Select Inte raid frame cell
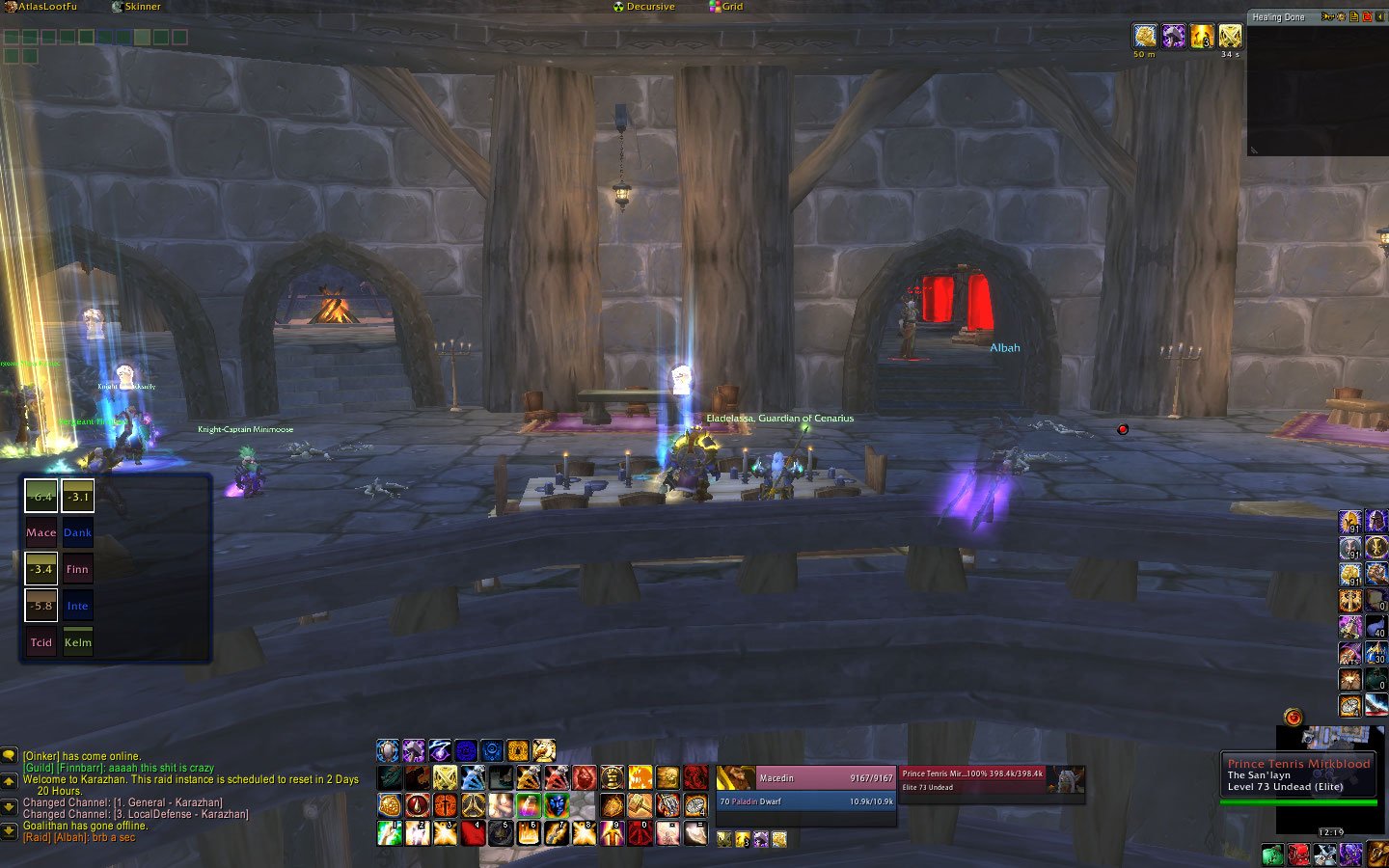 tap(78, 606)
